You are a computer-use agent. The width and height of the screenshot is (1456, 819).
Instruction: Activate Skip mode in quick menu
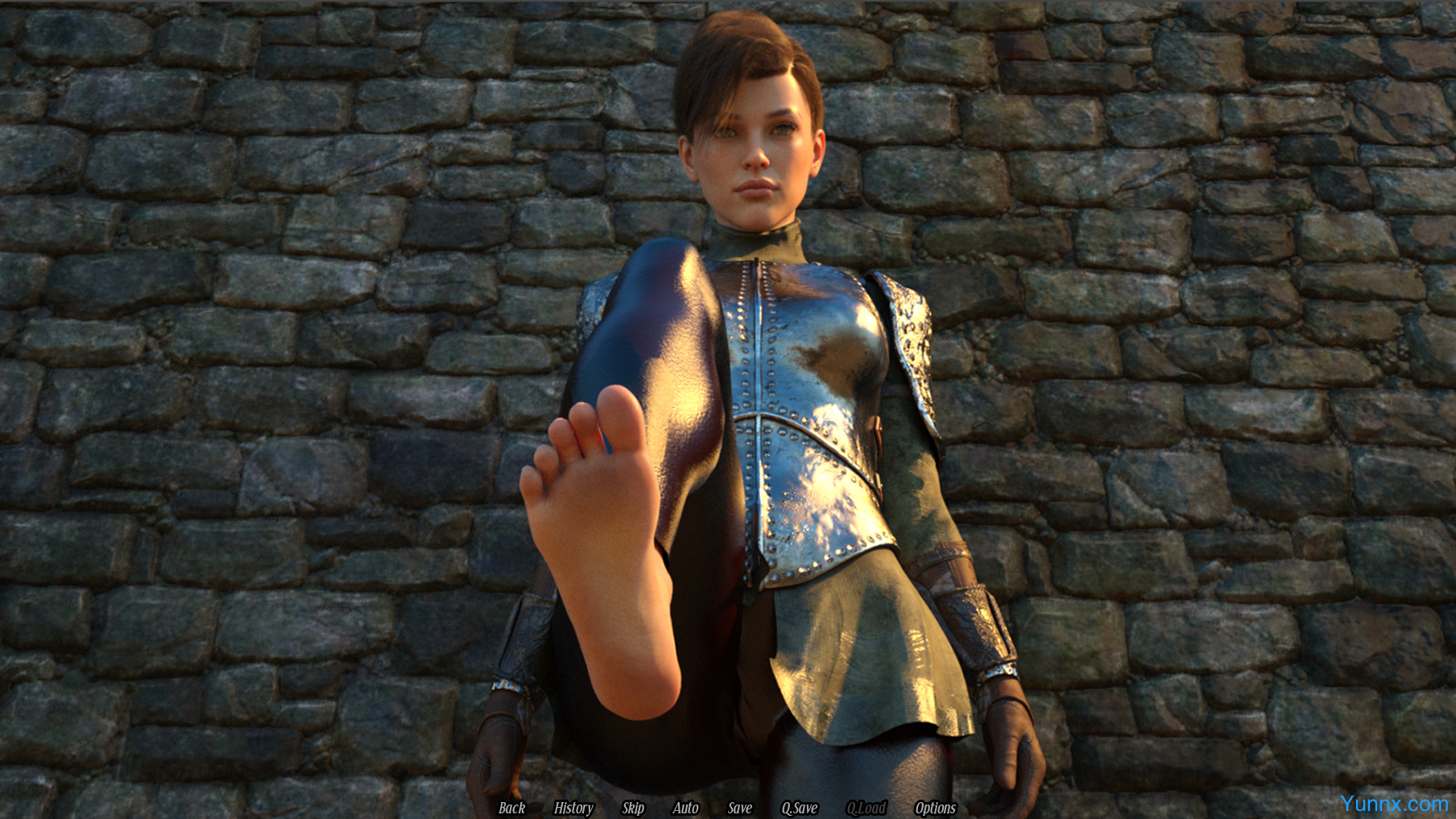click(633, 808)
